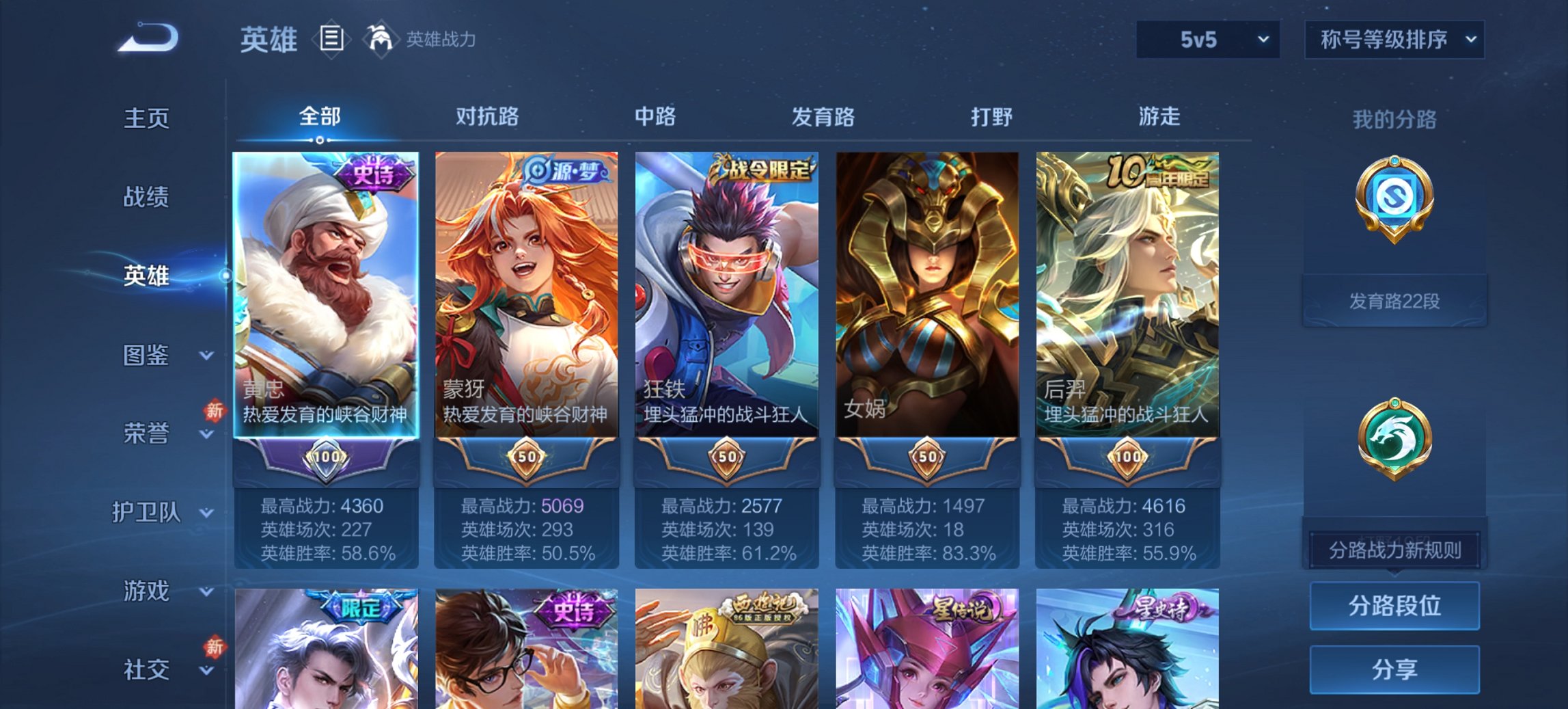Open the 5v5 mode dropdown
Image resolution: width=1568 pixels, height=709 pixels.
click(1207, 40)
